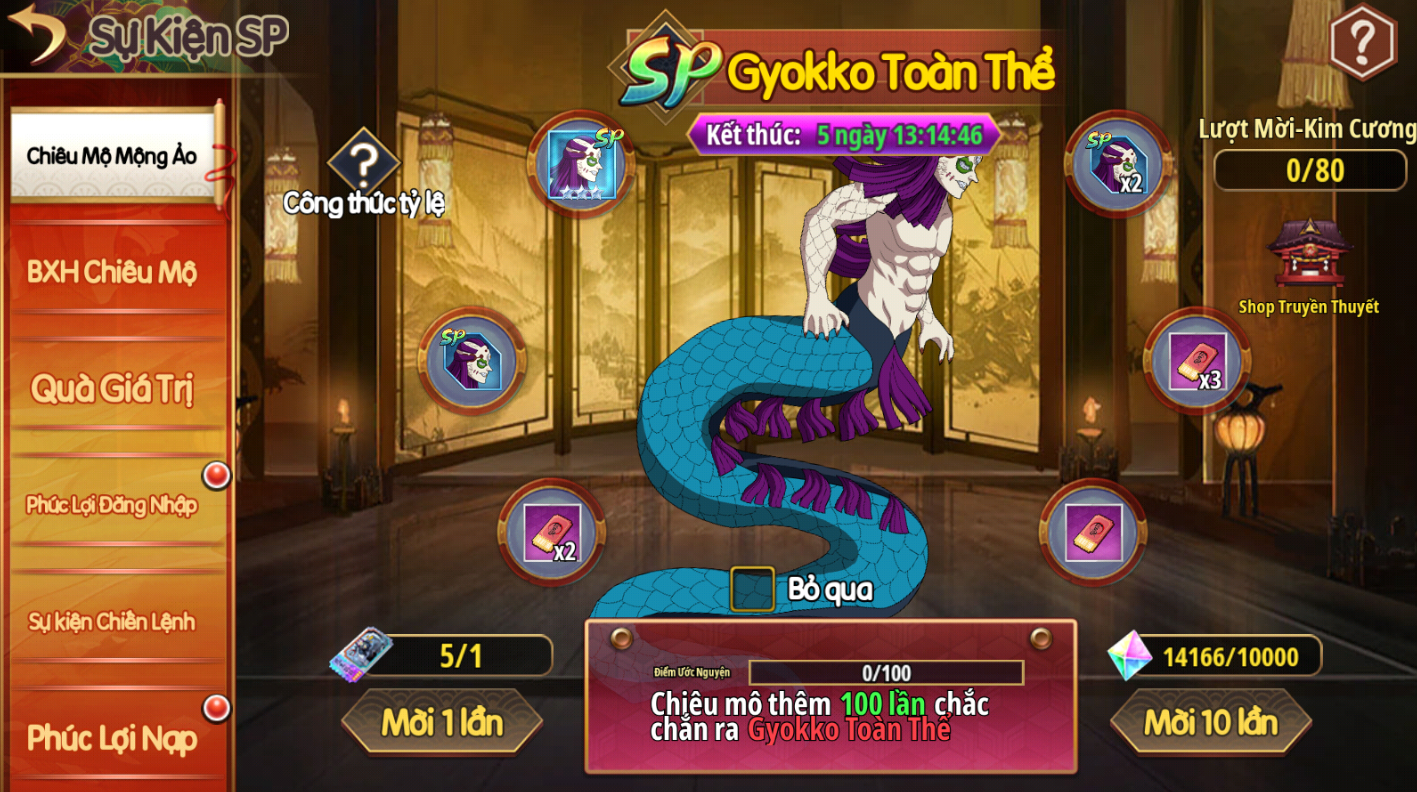Open the BXH Chiêu Mộ tab
Viewport: 1417px width, 792px height.
tap(112, 272)
